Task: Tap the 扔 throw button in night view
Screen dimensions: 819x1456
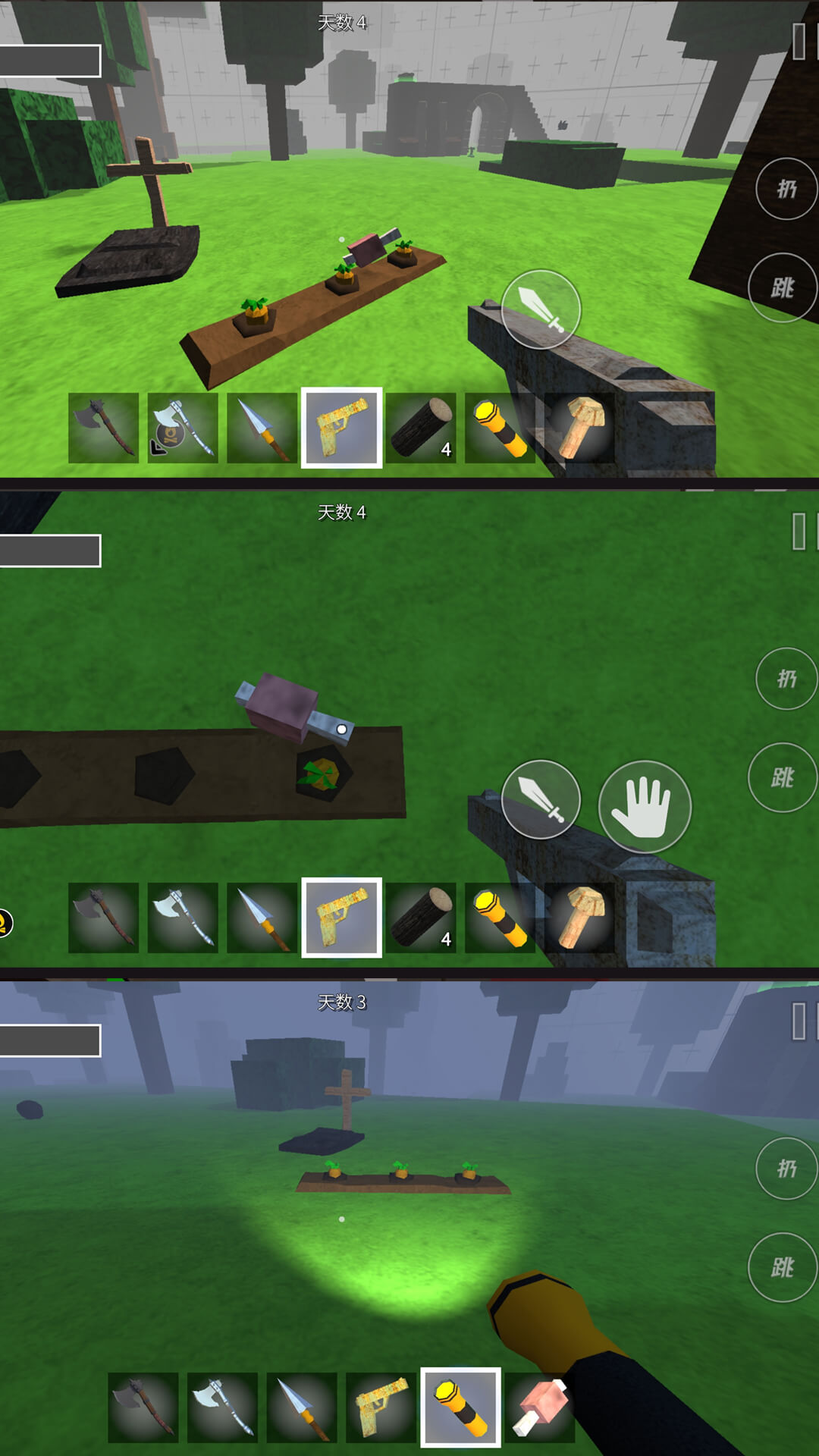Action: click(x=786, y=1169)
